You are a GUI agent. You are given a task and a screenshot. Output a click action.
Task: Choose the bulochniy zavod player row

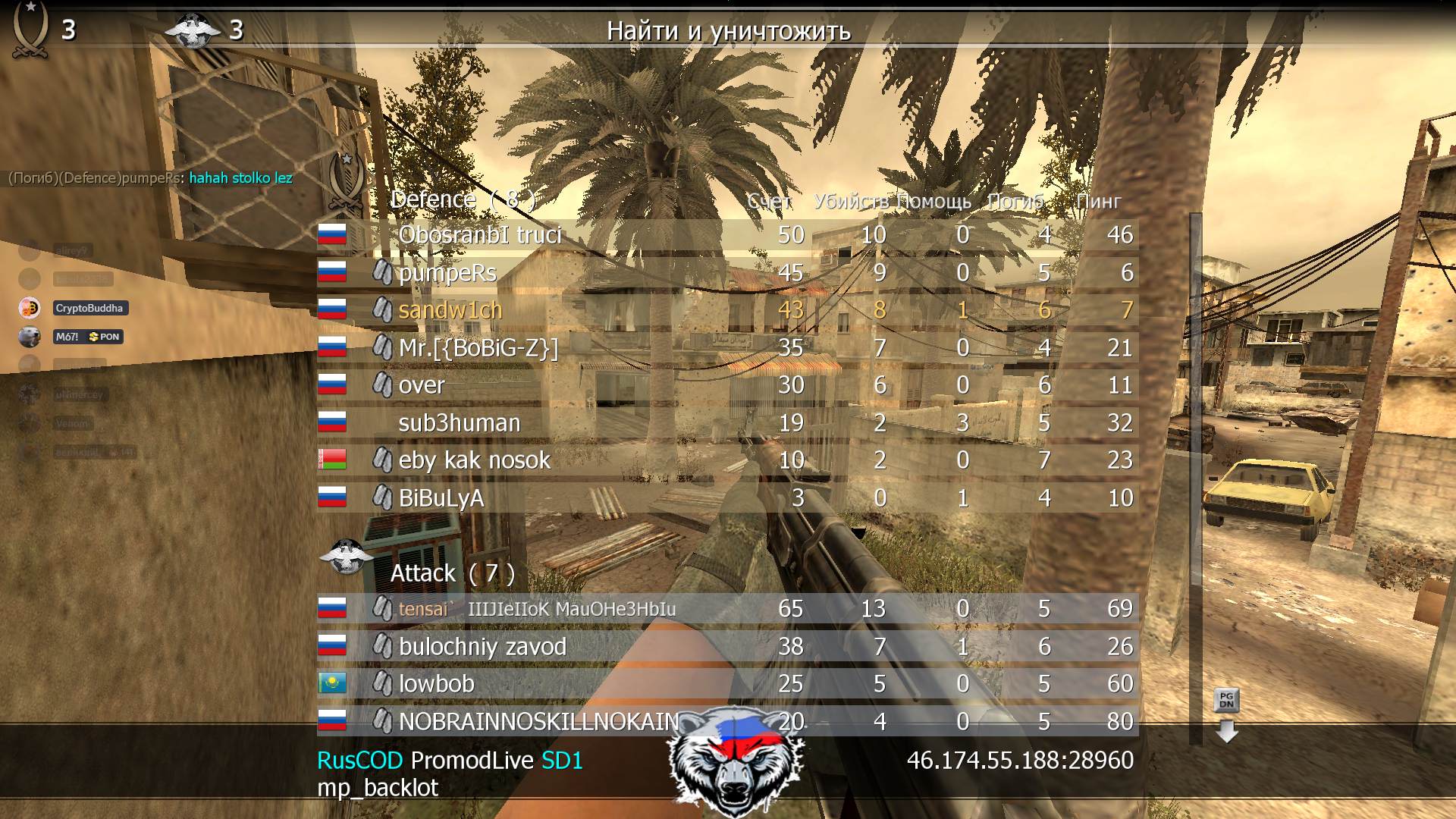click(482, 647)
